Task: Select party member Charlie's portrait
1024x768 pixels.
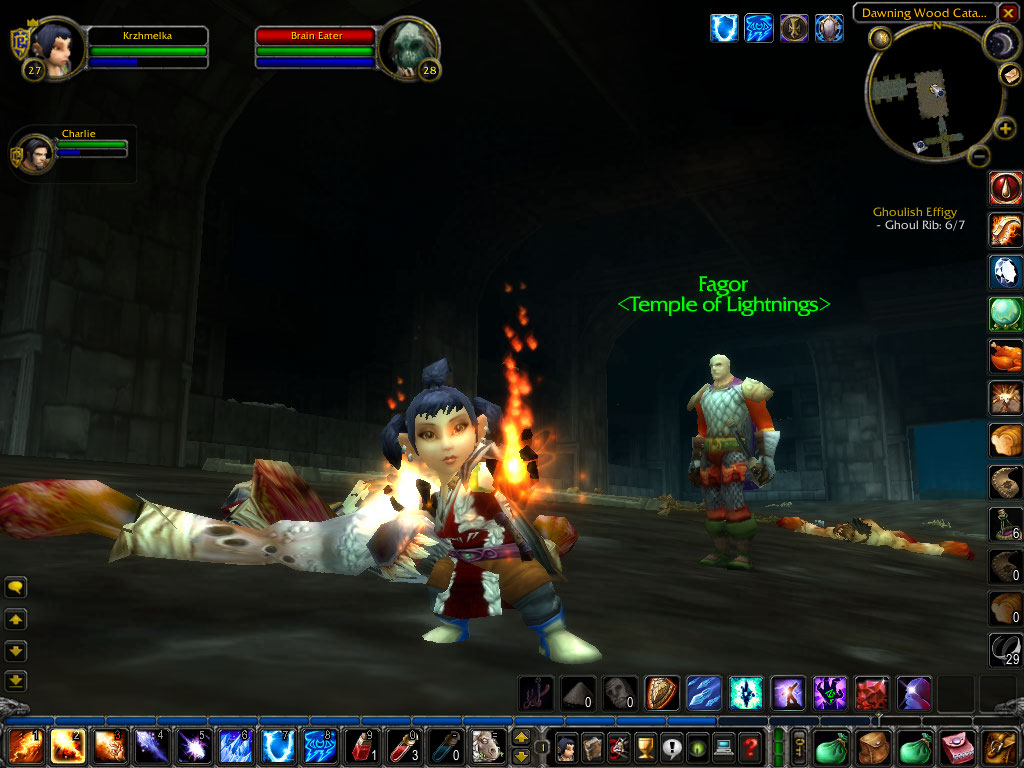Action: coord(36,154)
